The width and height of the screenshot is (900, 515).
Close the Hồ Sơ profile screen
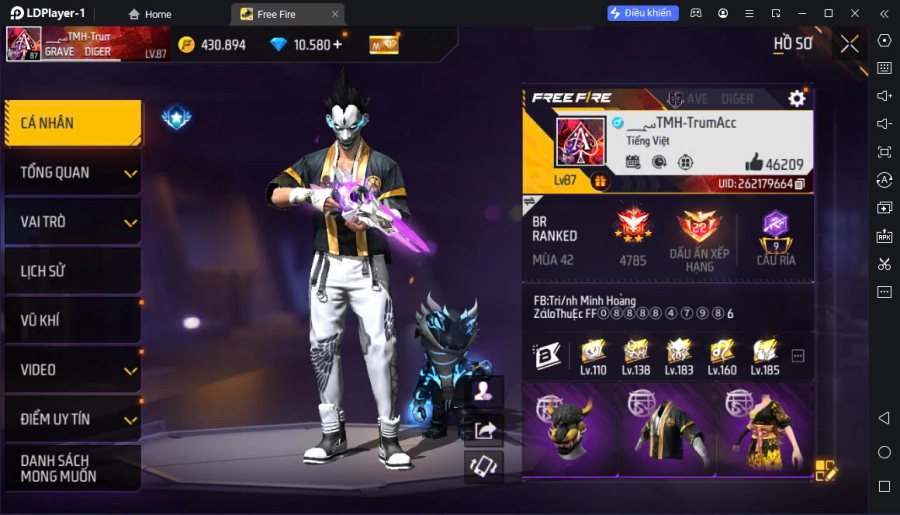coord(849,44)
